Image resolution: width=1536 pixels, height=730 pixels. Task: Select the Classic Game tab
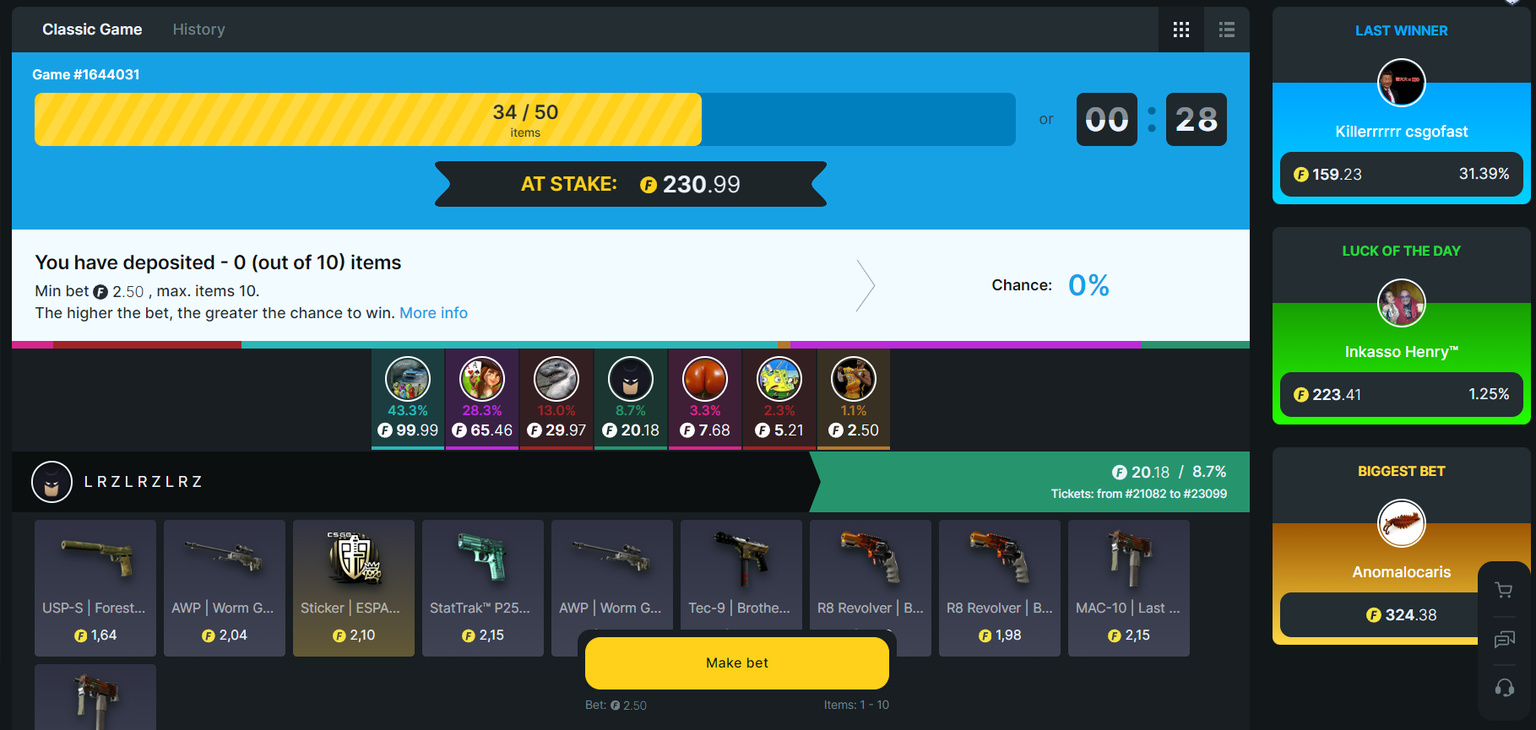91,29
